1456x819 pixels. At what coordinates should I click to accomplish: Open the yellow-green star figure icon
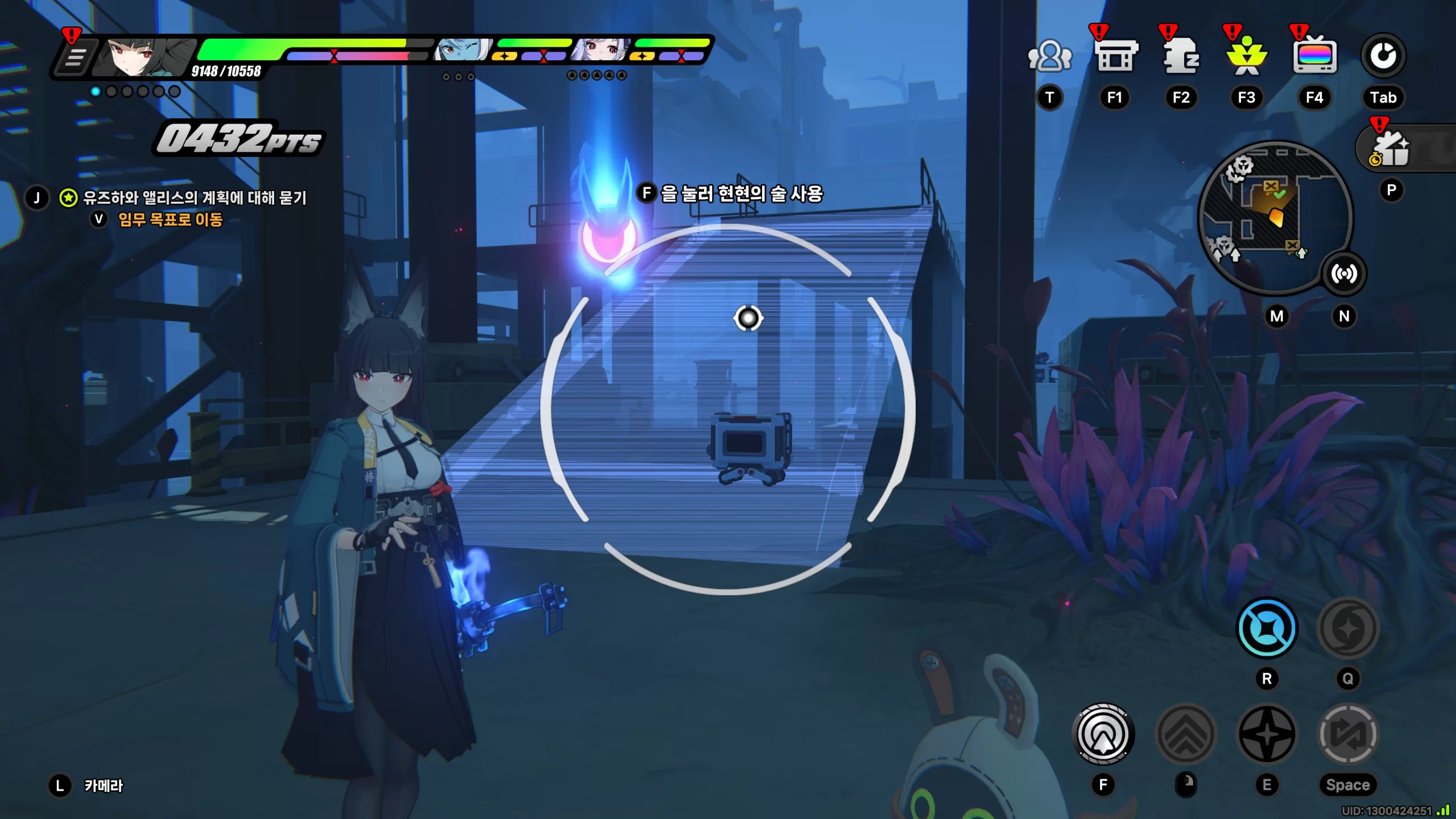1247,56
